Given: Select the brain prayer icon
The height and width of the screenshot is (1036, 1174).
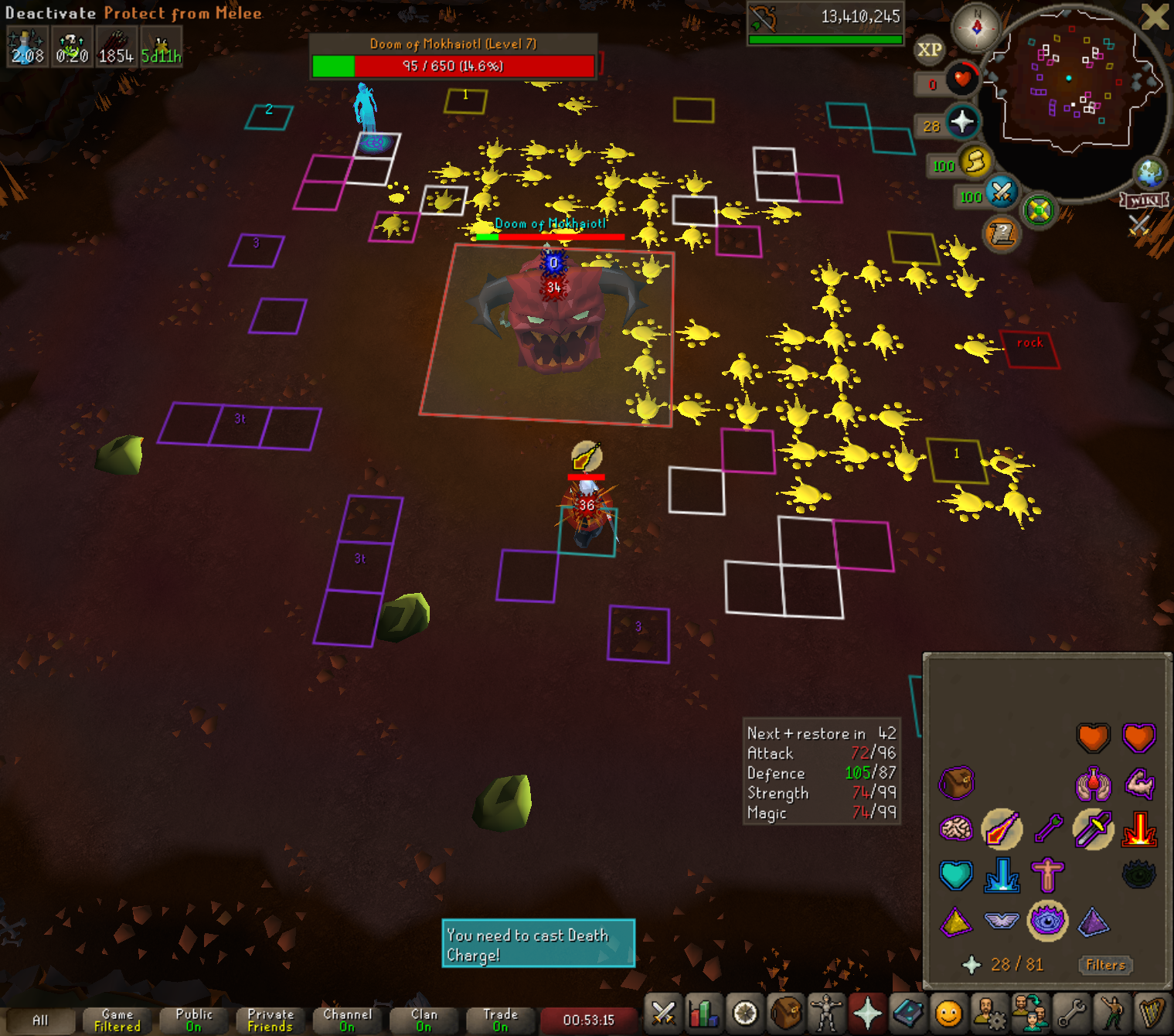Looking at the screenshot, I should (956, 830).
